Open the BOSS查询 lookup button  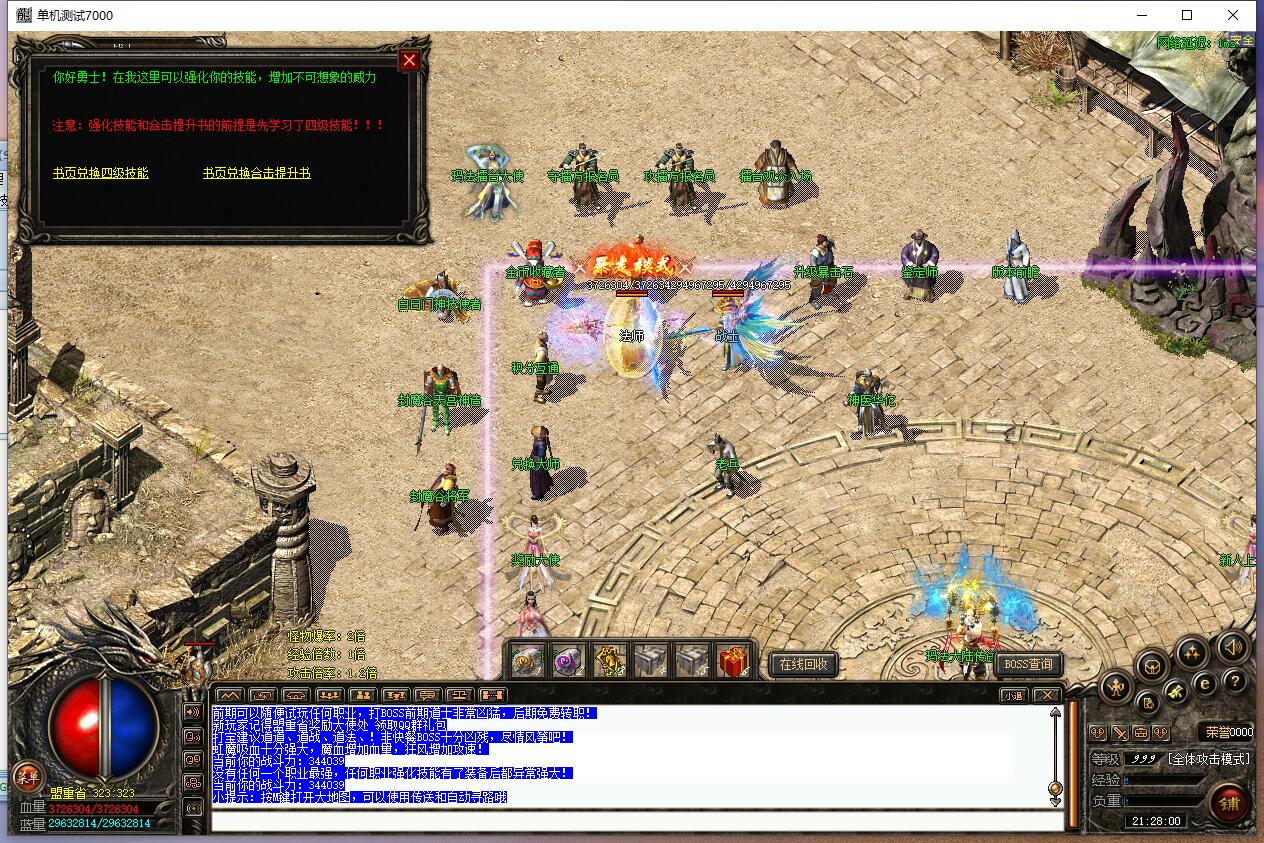1028,664
